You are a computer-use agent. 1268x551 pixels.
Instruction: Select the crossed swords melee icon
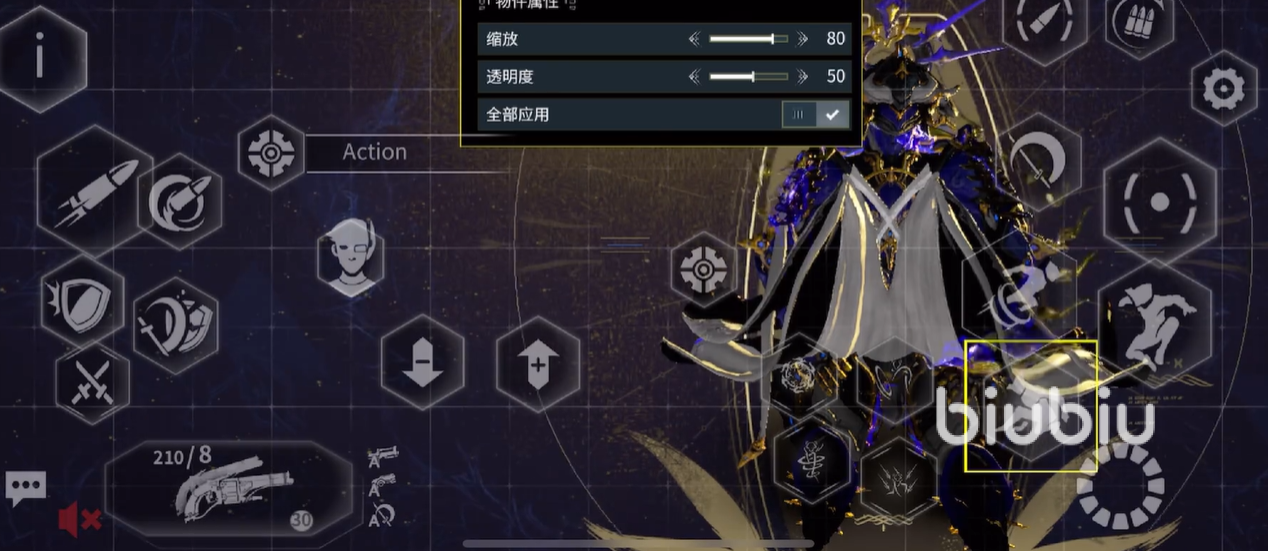tap(93, 381)
